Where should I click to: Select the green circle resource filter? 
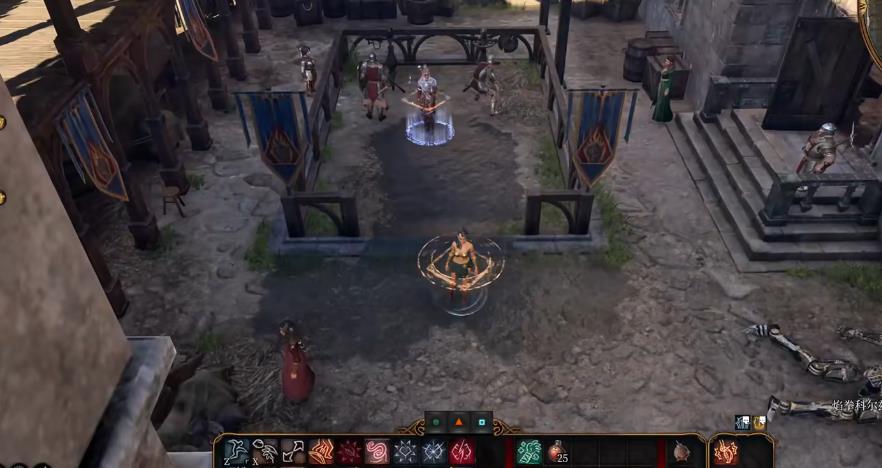[x=436, y=422]
